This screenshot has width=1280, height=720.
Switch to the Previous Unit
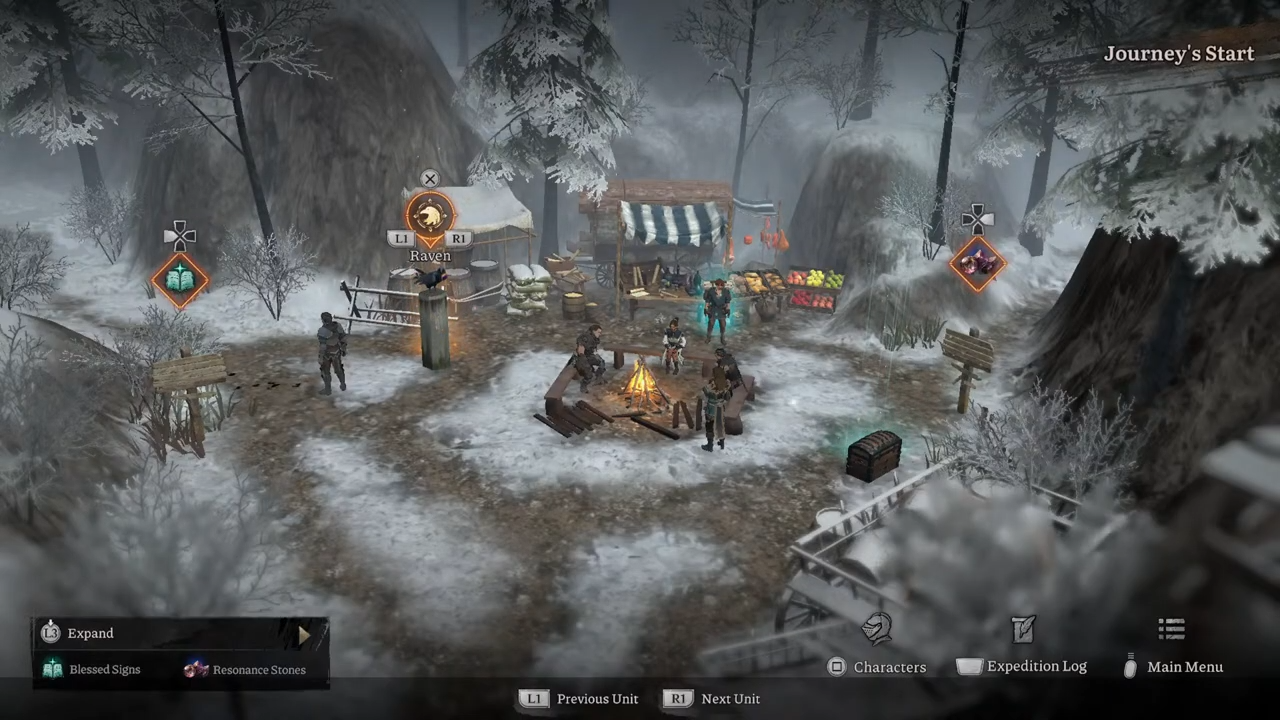pos(580,699)
